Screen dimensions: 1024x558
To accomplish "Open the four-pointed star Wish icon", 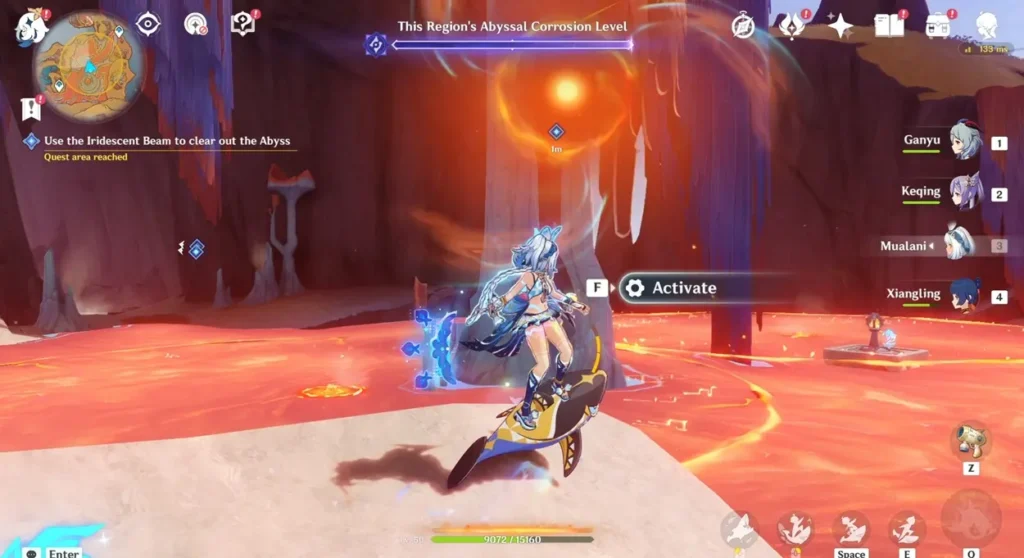I will 839,26.
